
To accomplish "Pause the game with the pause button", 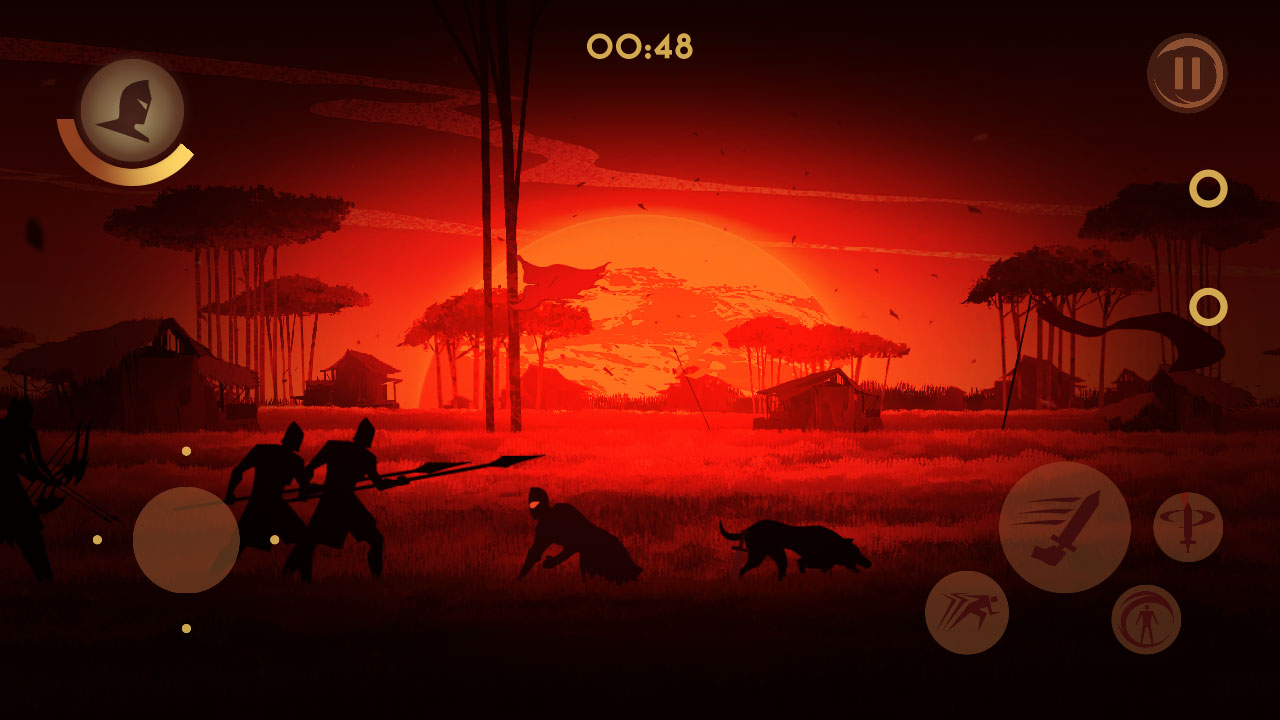I will pos(1187,73).
